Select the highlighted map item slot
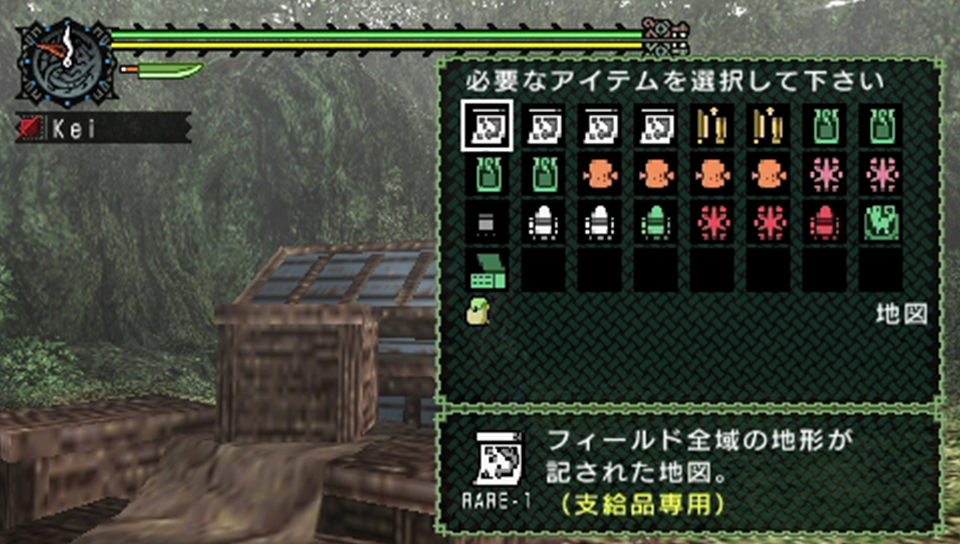The width and height of the screenshot is (960, 544). [x=487, y=126]
